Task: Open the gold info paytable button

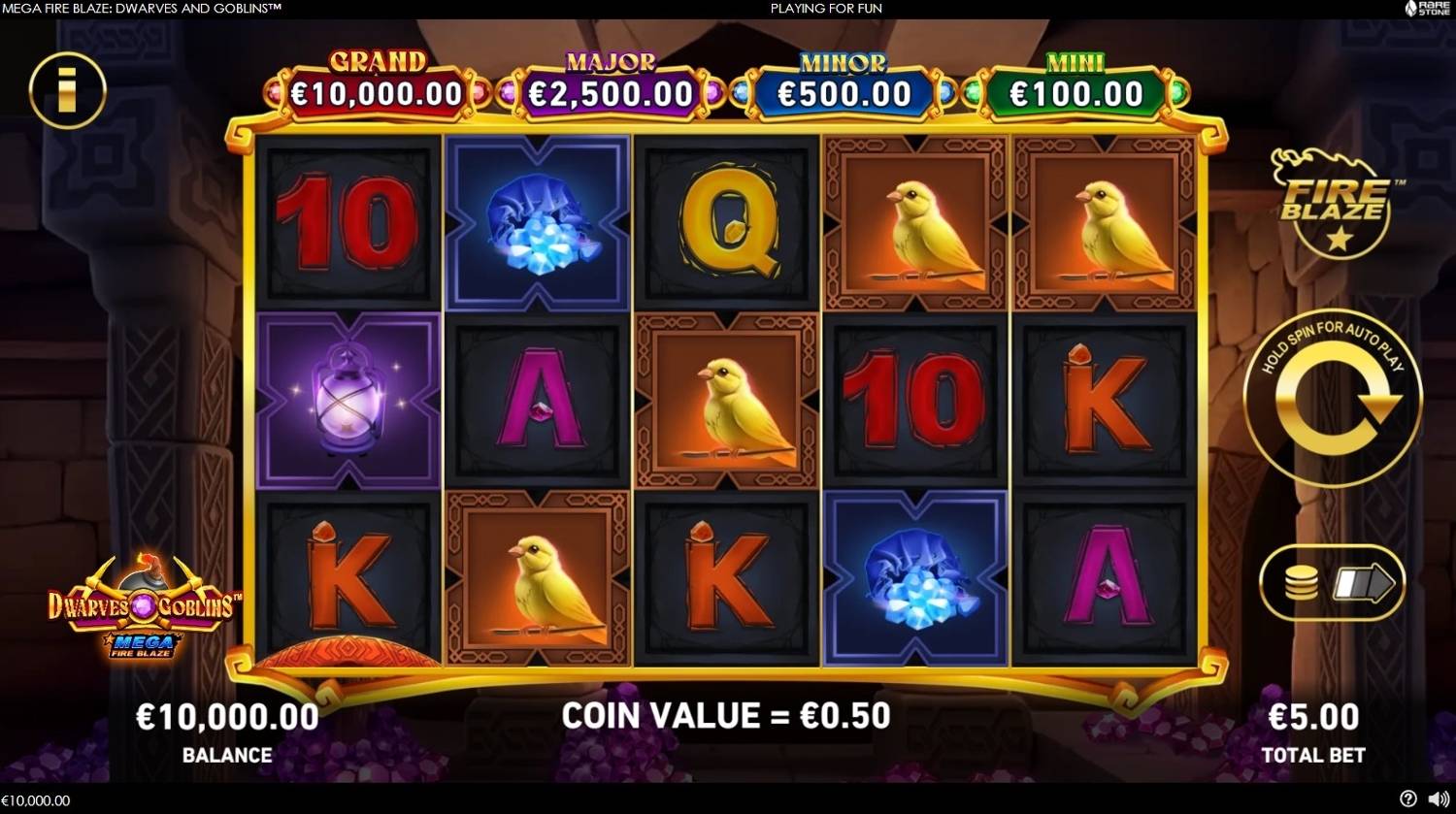Action: coord(67,90)
